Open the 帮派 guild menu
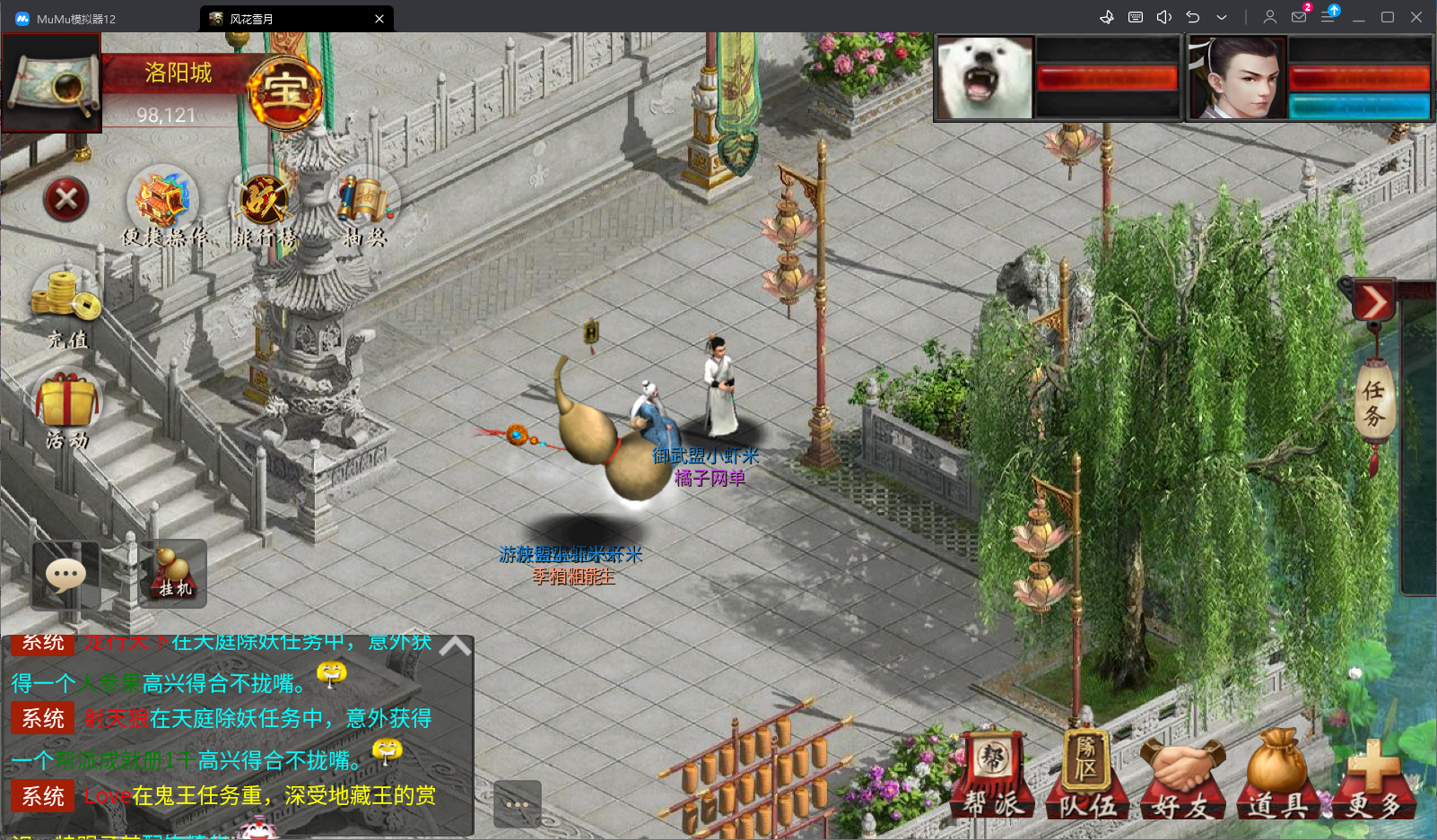Screen dimensions: 1437x840 993,775
